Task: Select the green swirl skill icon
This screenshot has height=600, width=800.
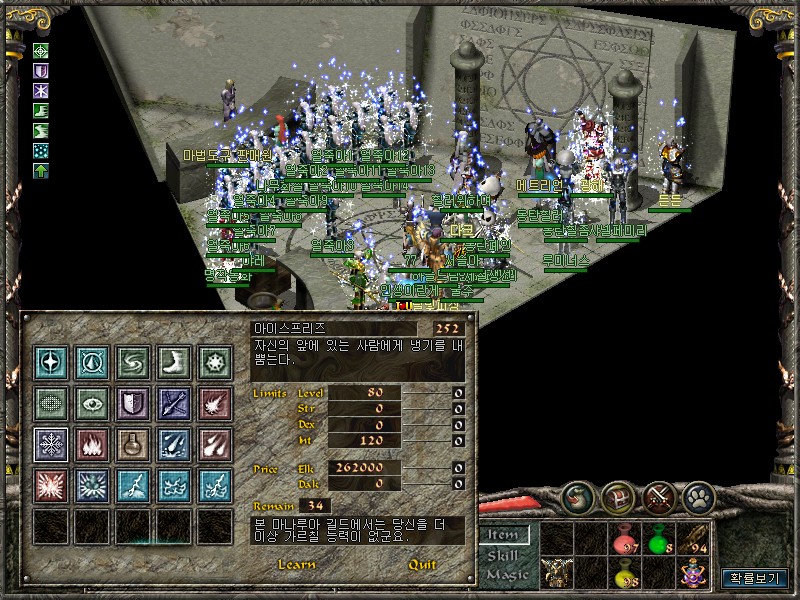Action: click(132, 361)
